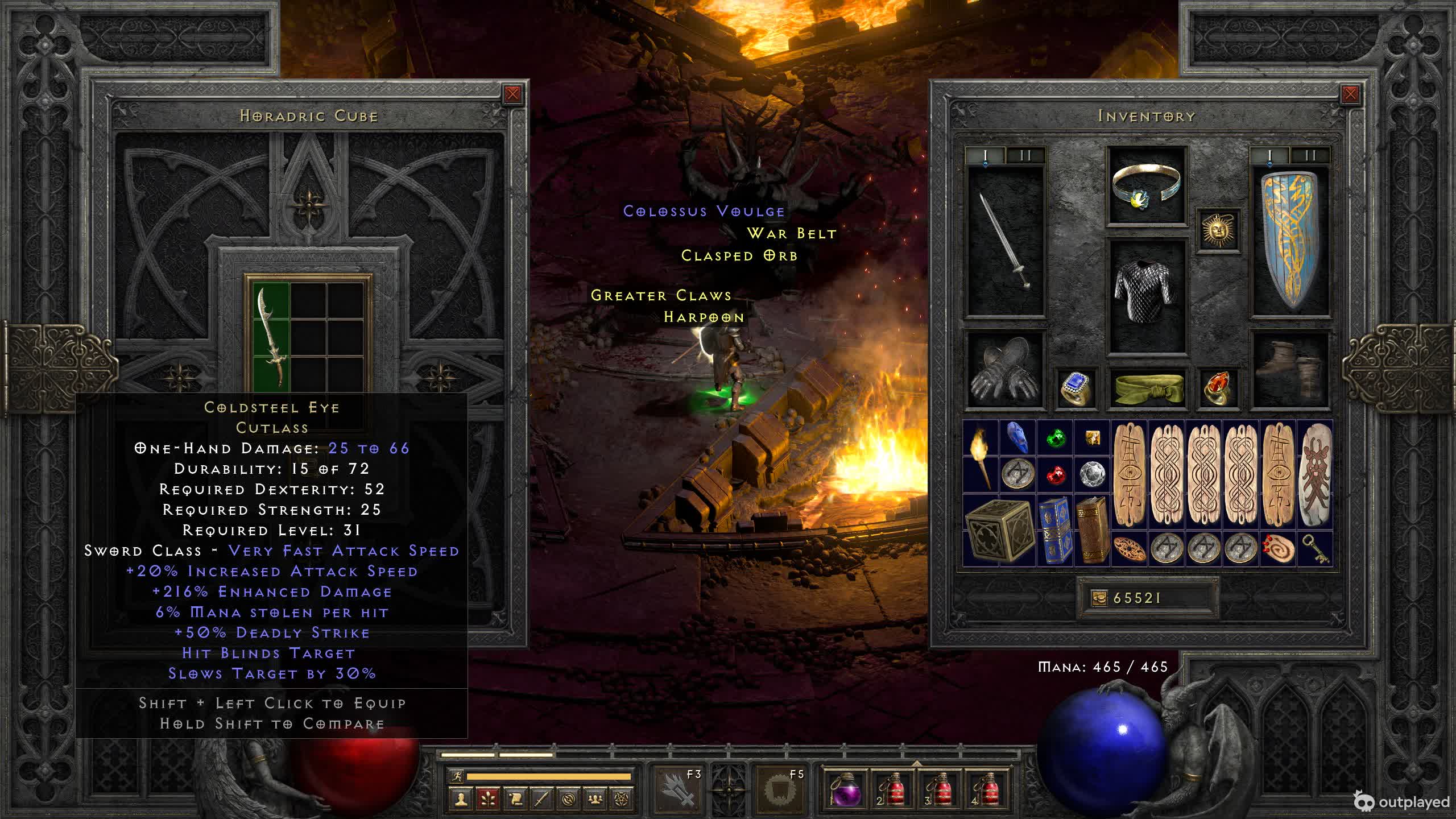Select the green emerald gem

(1055, 438)
